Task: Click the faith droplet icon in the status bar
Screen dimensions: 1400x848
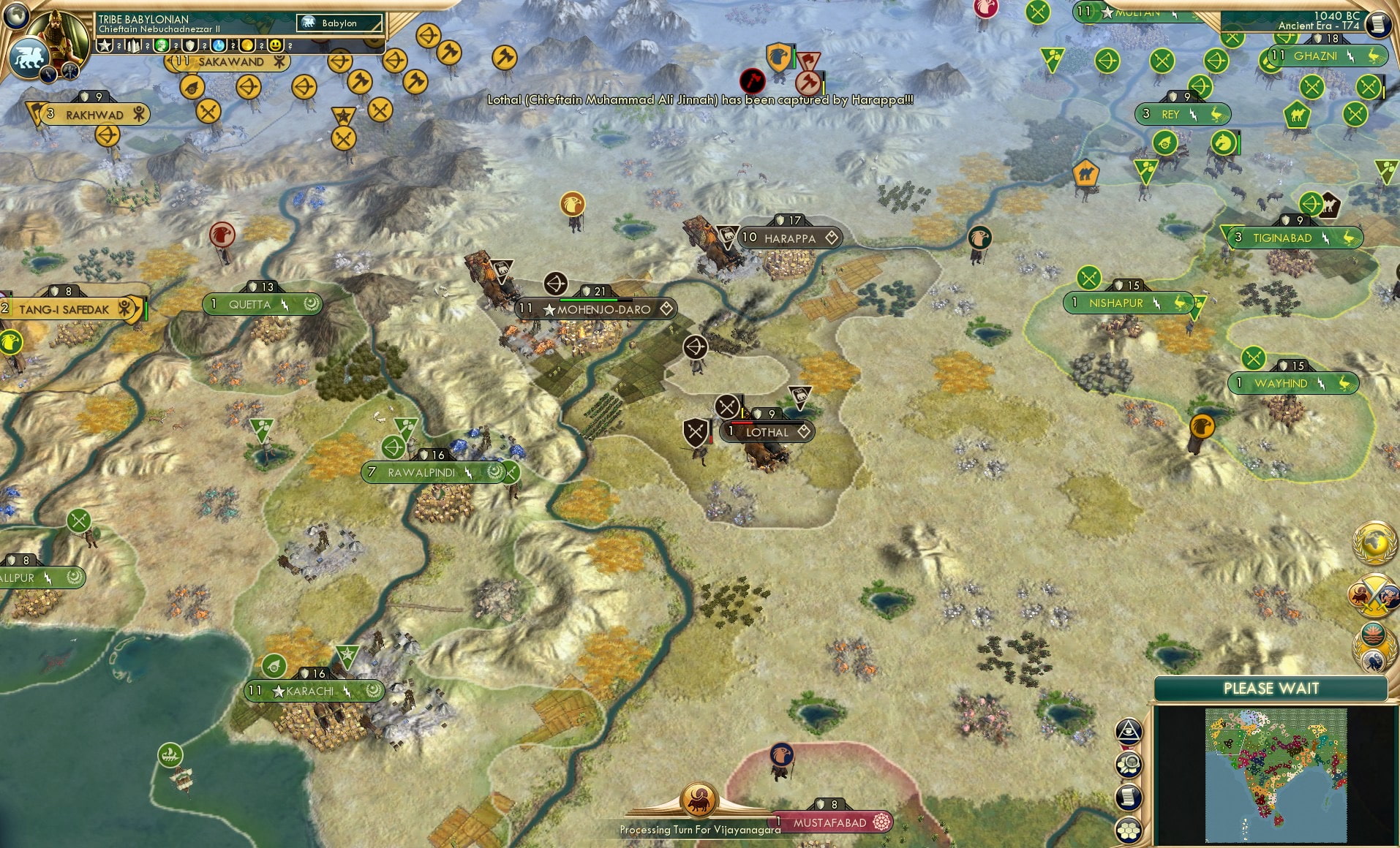Action: (x=219, y=45)
